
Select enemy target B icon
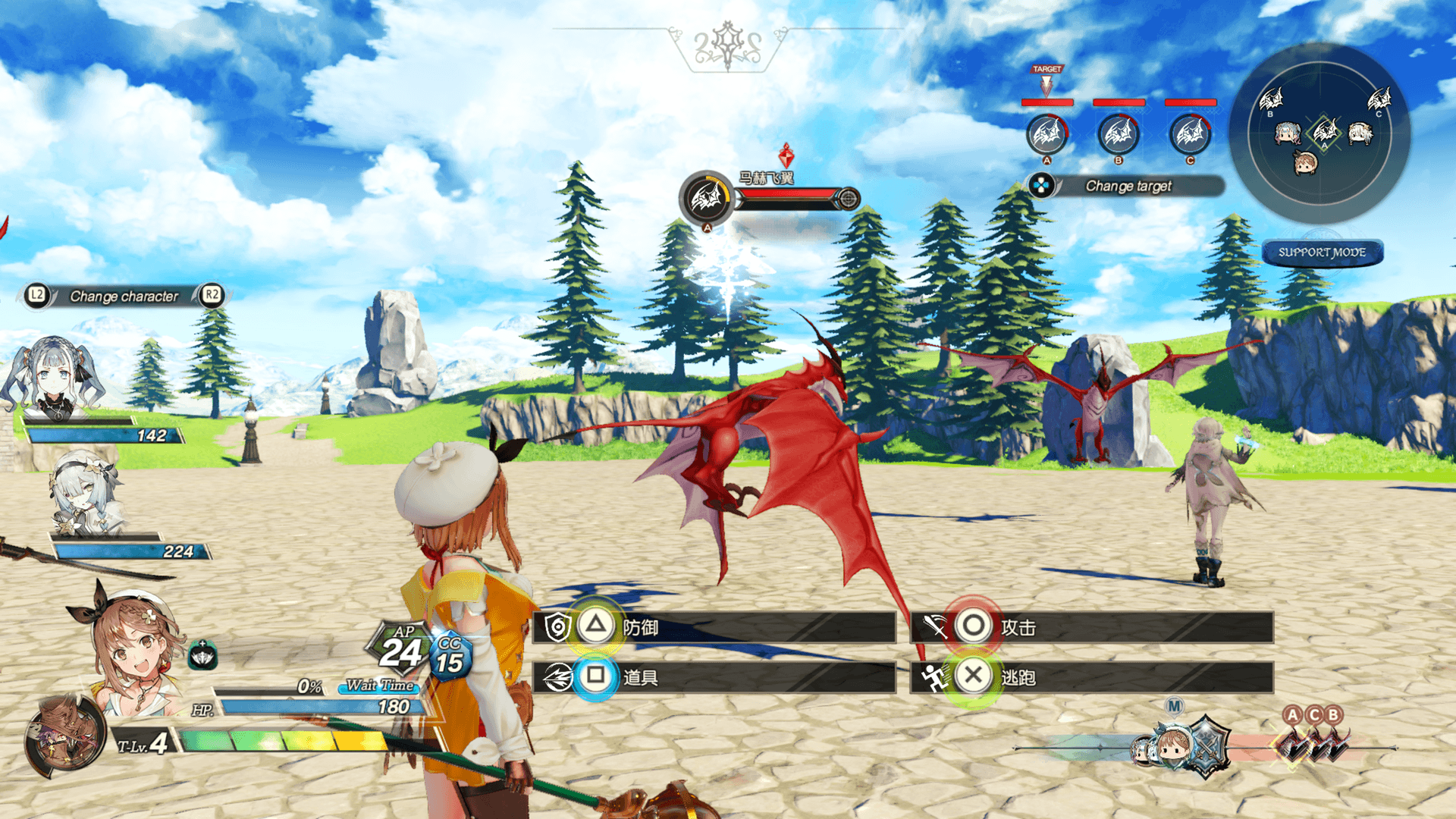click(x=1119, y=135)
